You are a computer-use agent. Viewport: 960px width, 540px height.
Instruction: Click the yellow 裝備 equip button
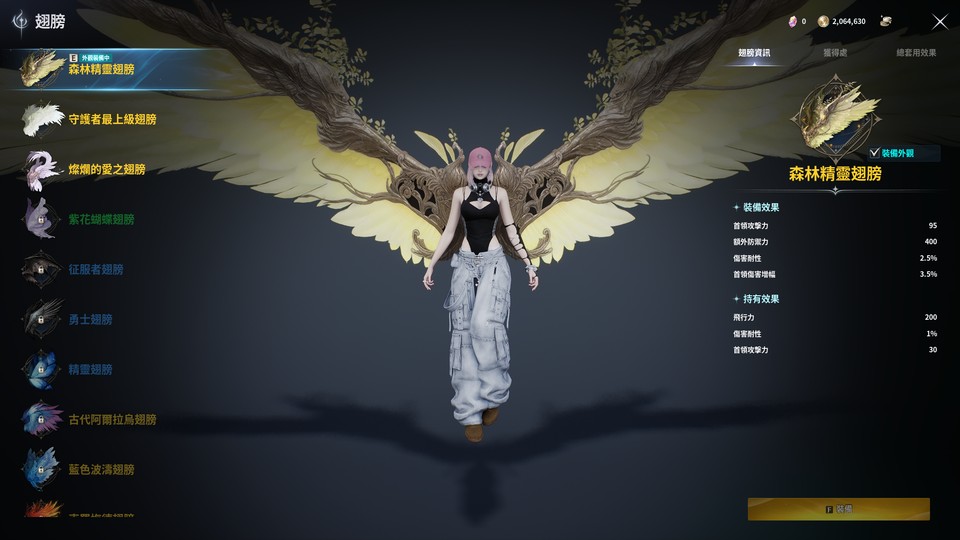click(838, 509)
